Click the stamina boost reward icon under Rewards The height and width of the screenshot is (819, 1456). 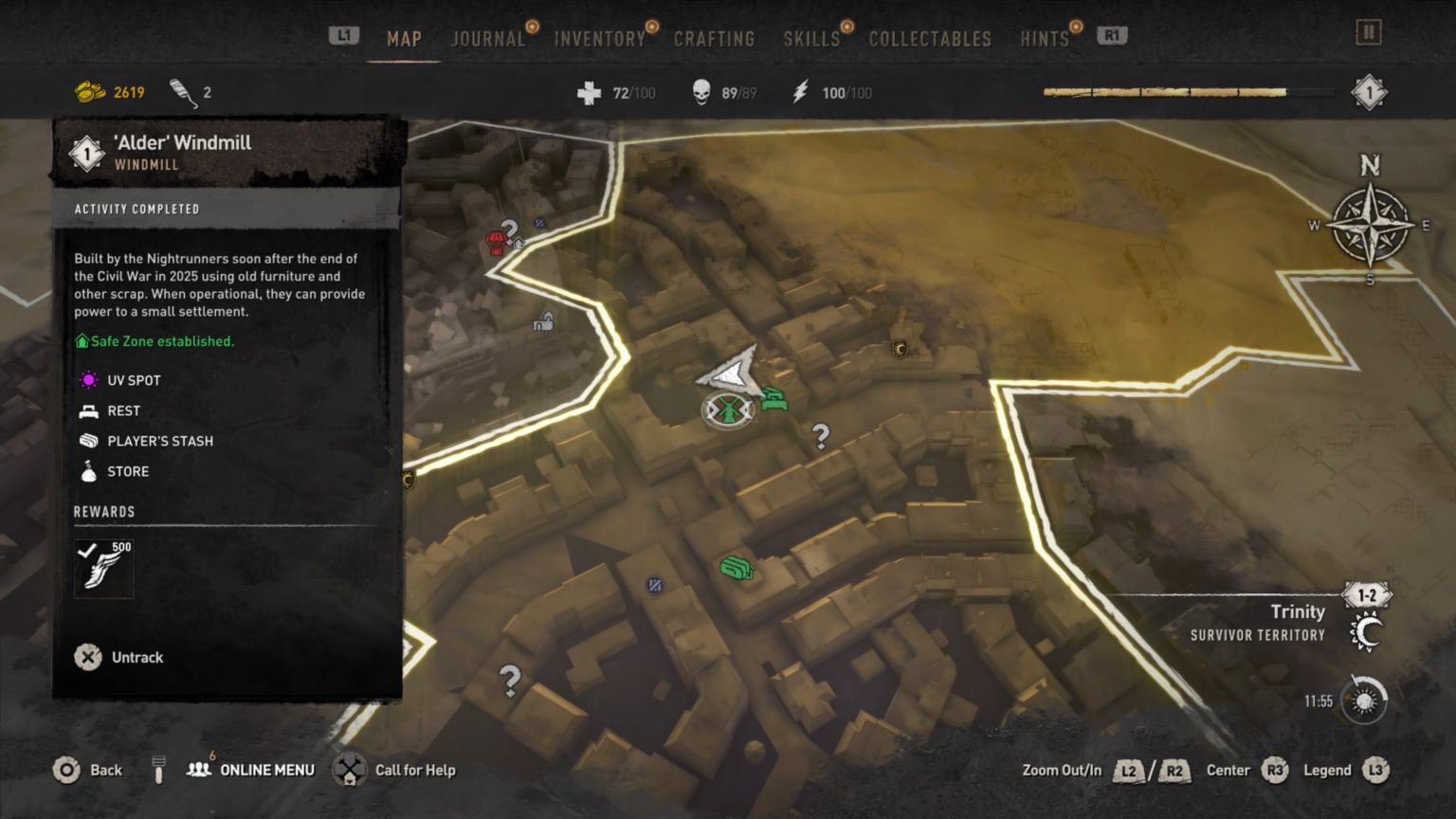tap(103, 567)
